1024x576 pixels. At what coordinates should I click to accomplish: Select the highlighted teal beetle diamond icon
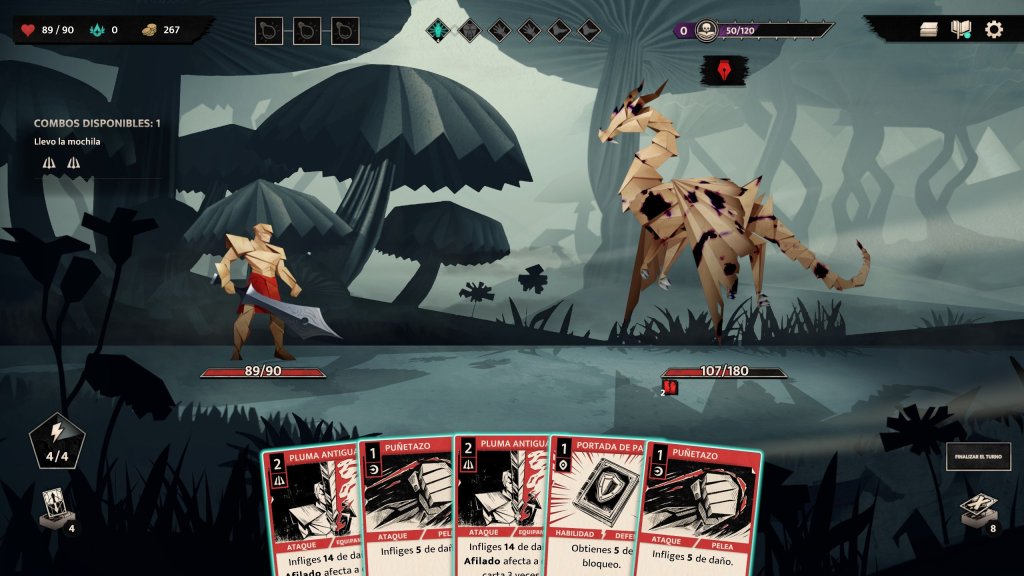(439, 30)
